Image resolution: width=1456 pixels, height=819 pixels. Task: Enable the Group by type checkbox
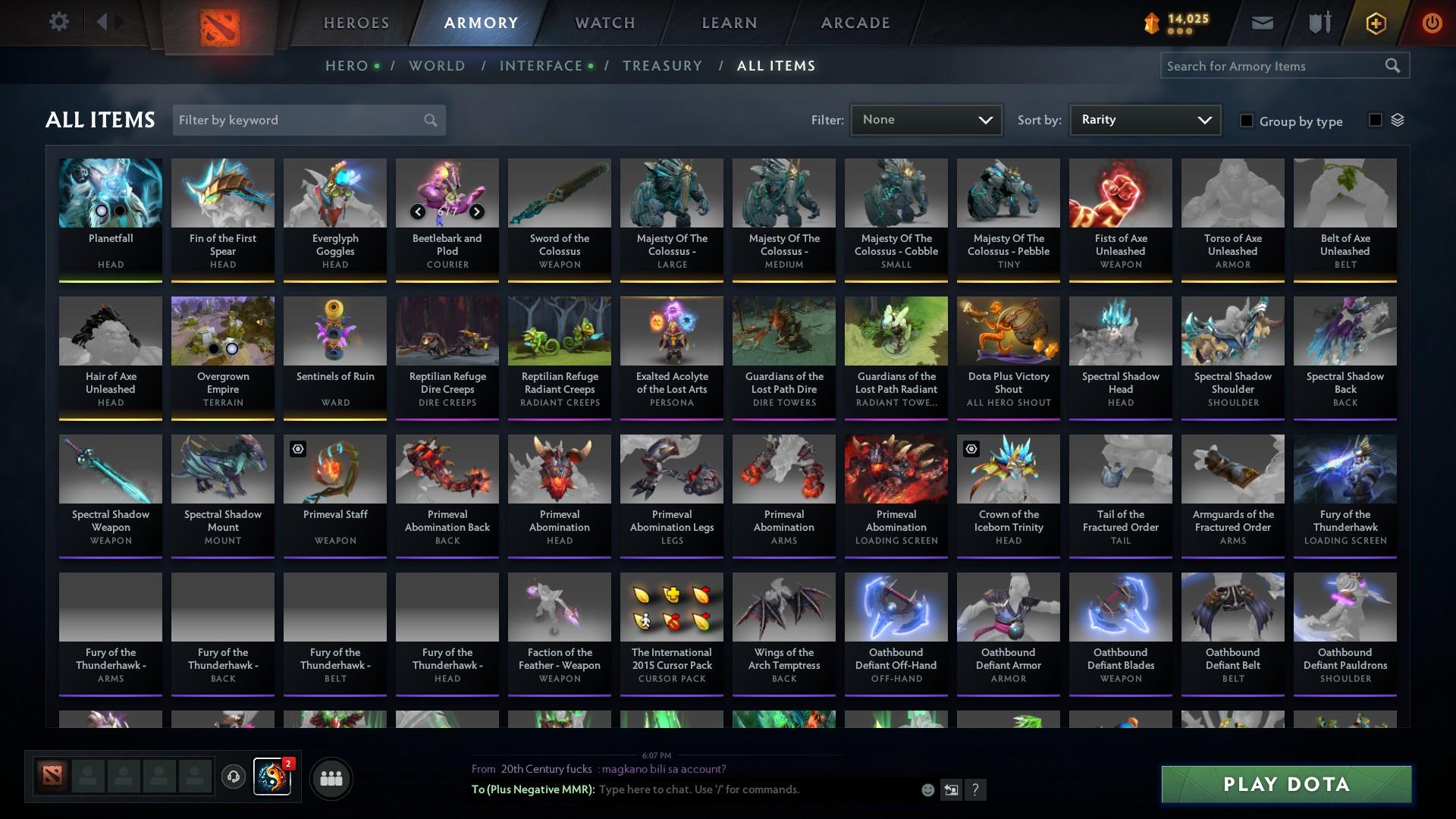[1247, 121]
